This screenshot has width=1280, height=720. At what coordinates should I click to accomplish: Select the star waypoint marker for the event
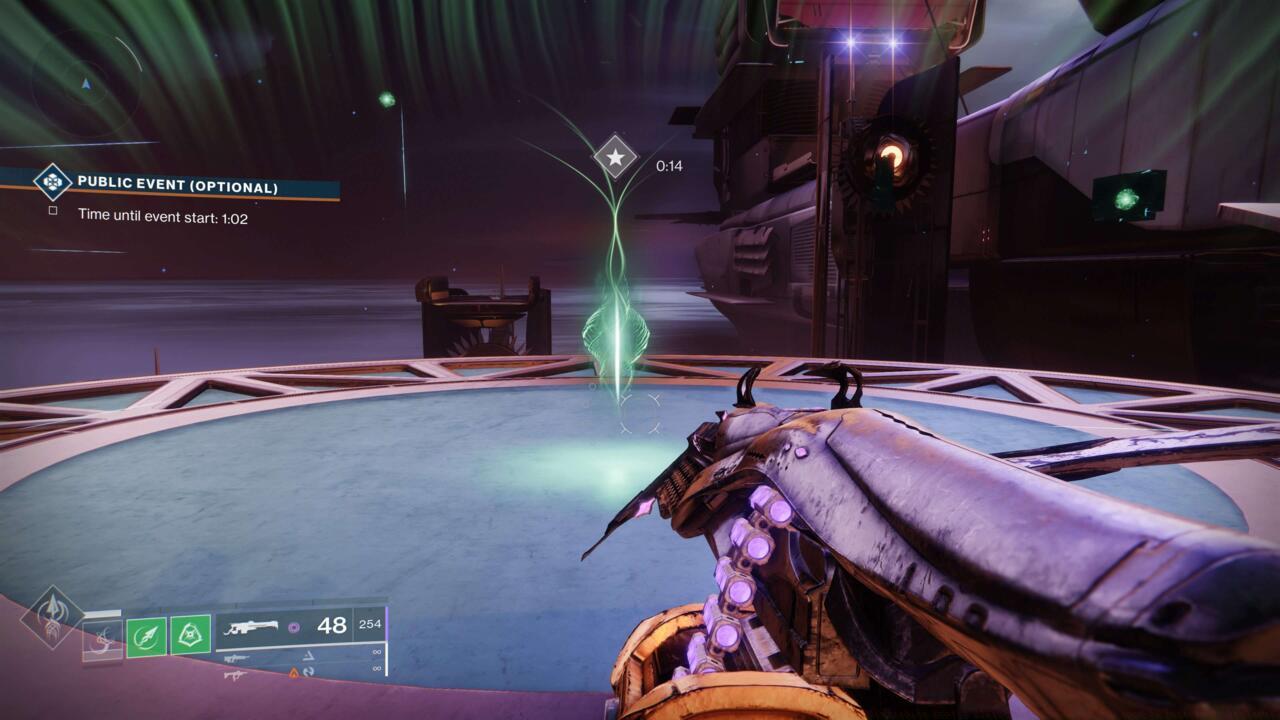coord(615,157)
